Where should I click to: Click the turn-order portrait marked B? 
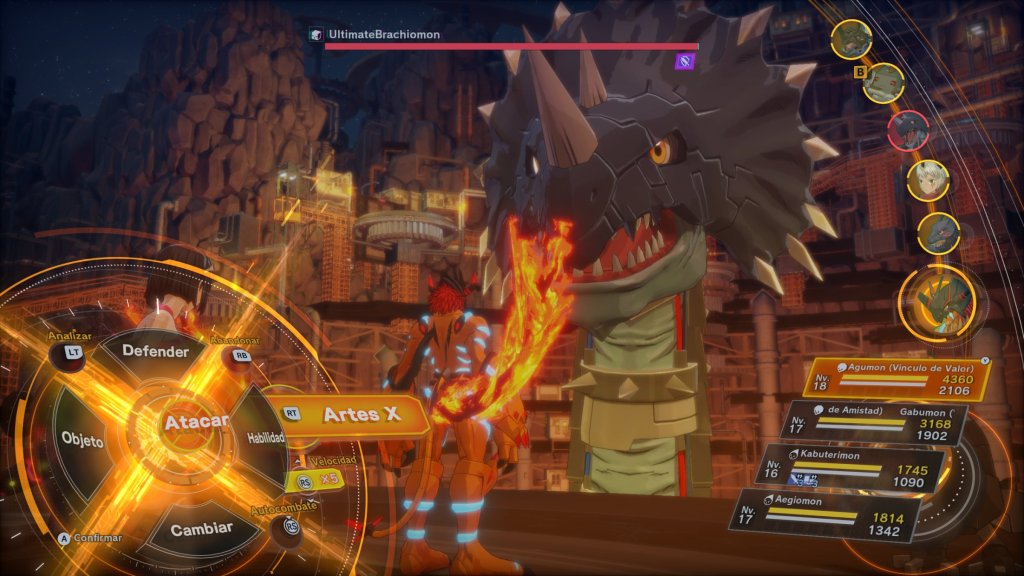coord(884,82)
